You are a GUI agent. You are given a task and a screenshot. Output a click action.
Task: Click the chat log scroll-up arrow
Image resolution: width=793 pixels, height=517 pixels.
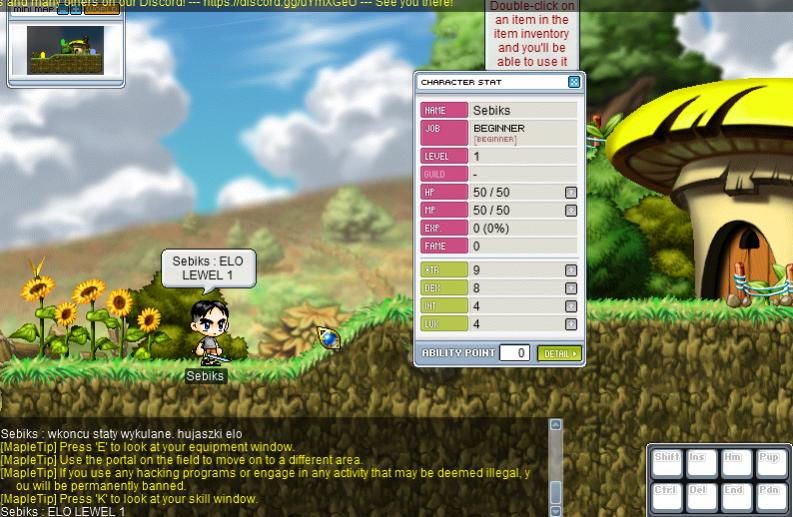[556, 426]
